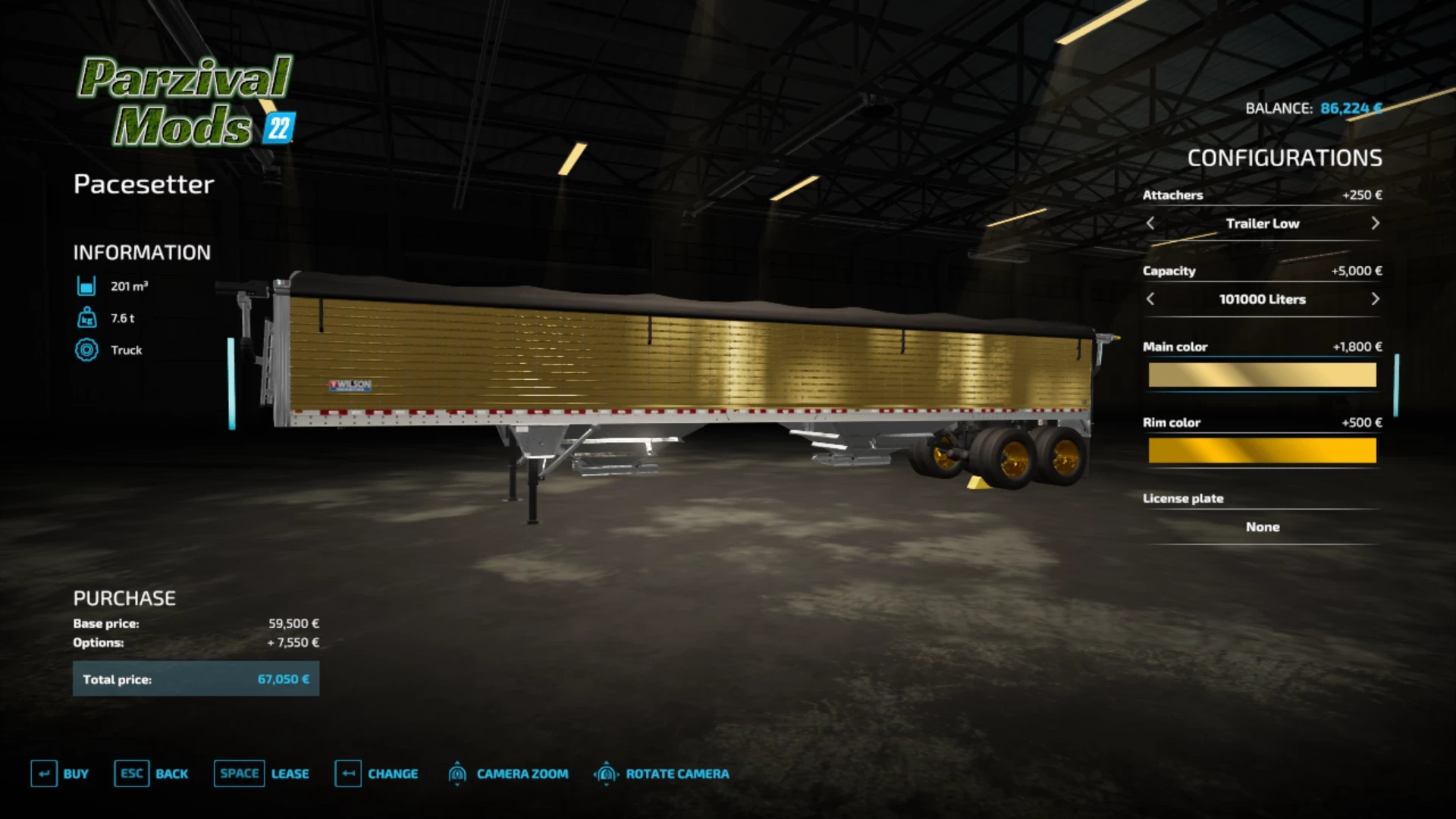This screenshot has height=819, width=1456.
Task: Select the next capacity option
Action: pos(1376,299)
